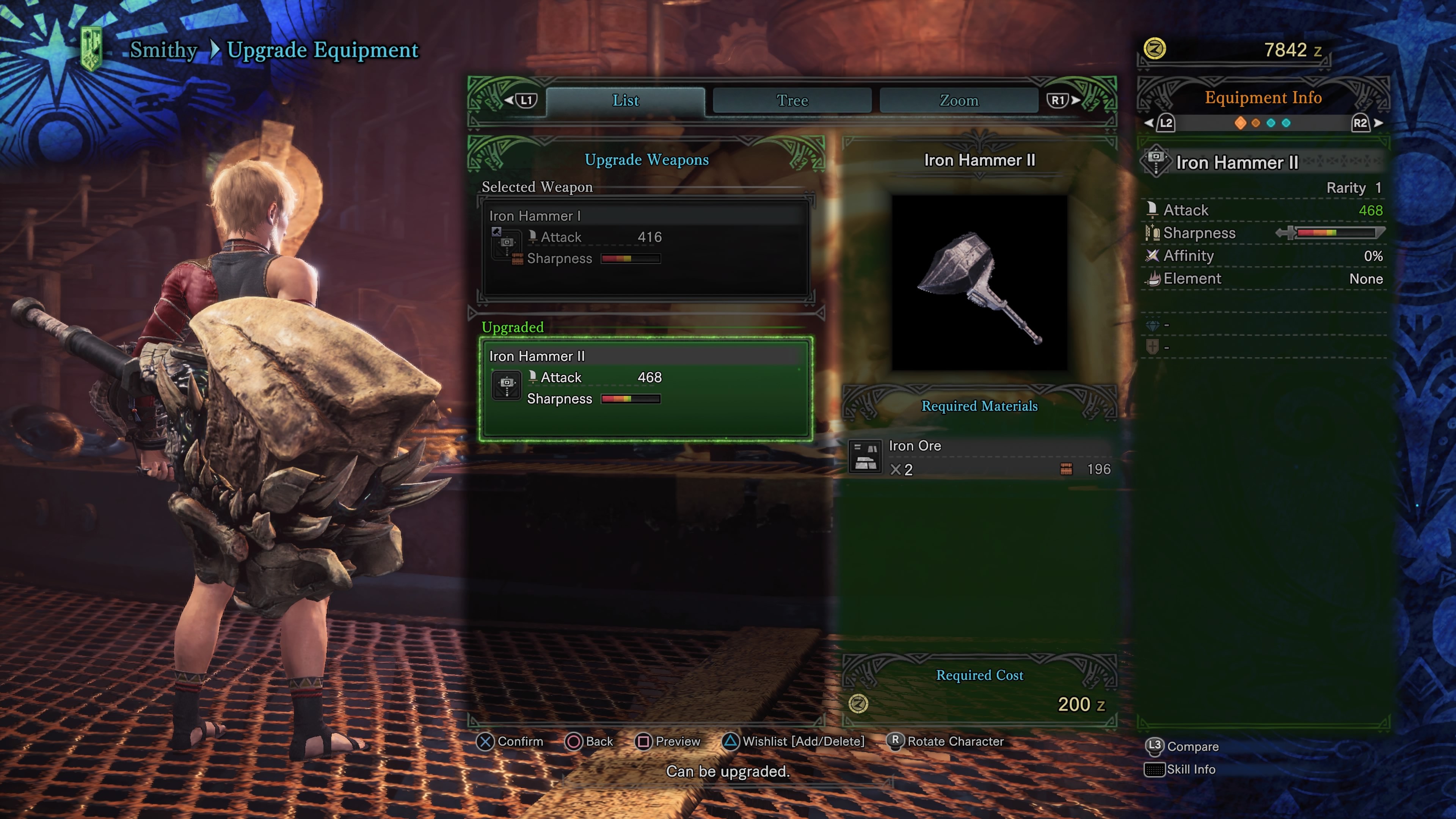Switch to the Zoom tab
Screen dimensions: 1456x819
click(959, 100)
